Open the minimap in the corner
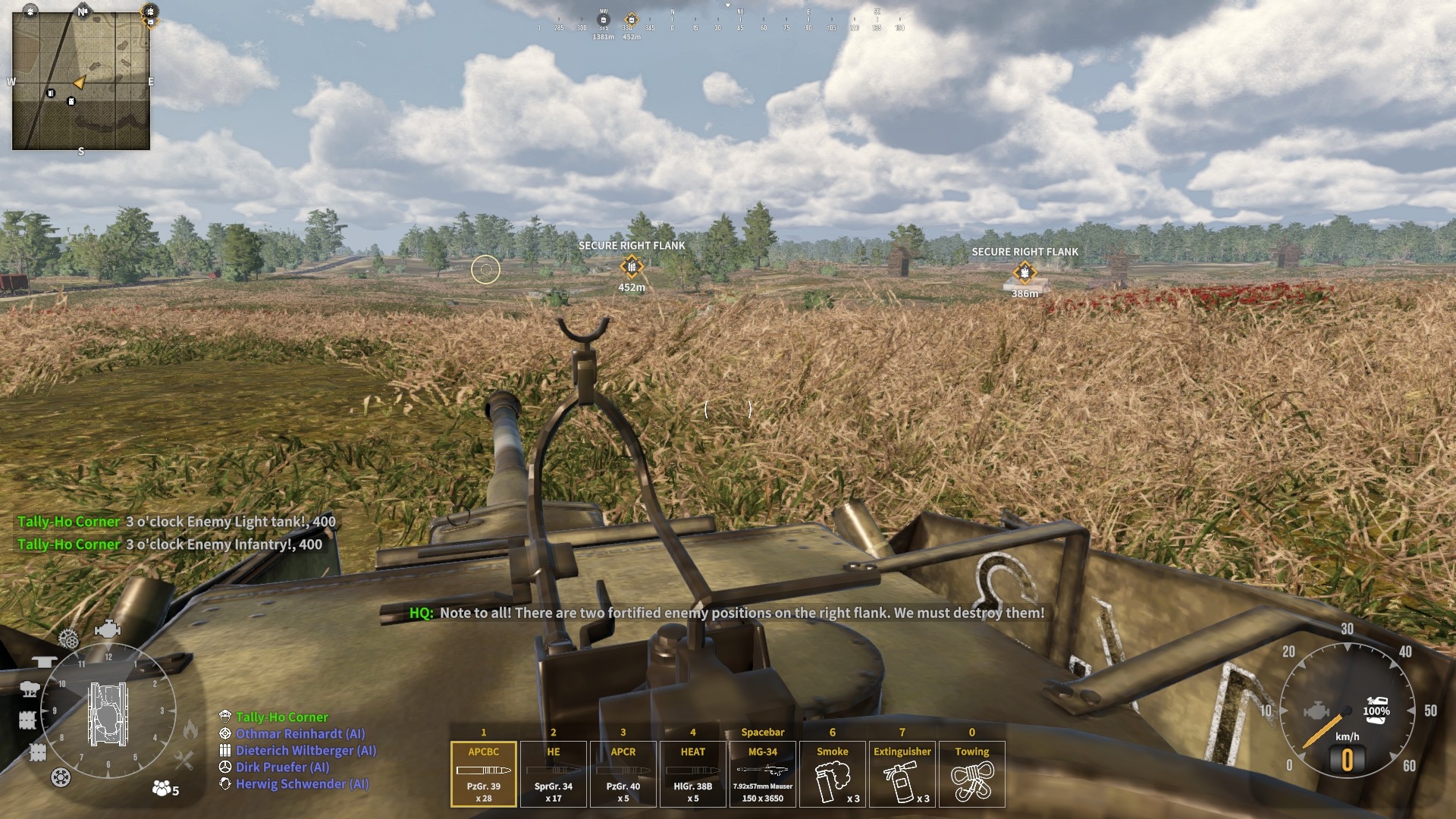Screen dimensions: 1456x819 (x=81, y=80)
